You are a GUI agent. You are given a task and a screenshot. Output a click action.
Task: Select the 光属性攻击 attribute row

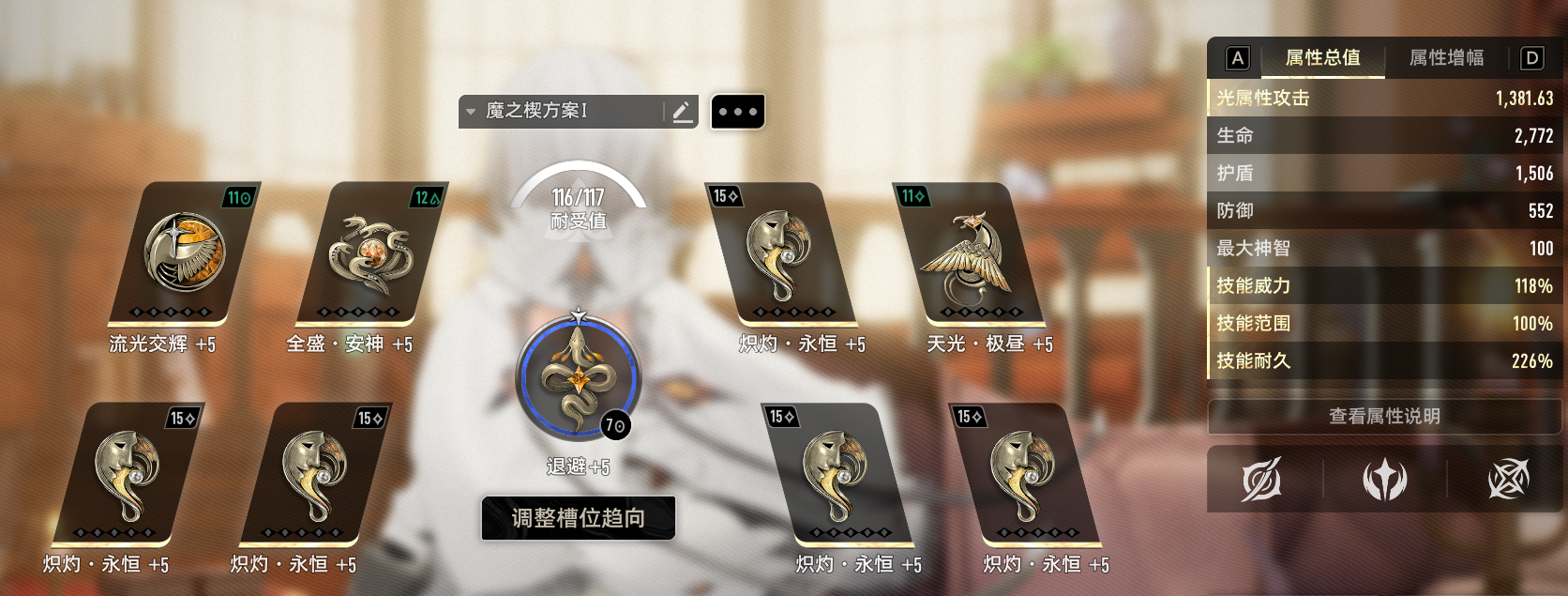point(1384,99)
